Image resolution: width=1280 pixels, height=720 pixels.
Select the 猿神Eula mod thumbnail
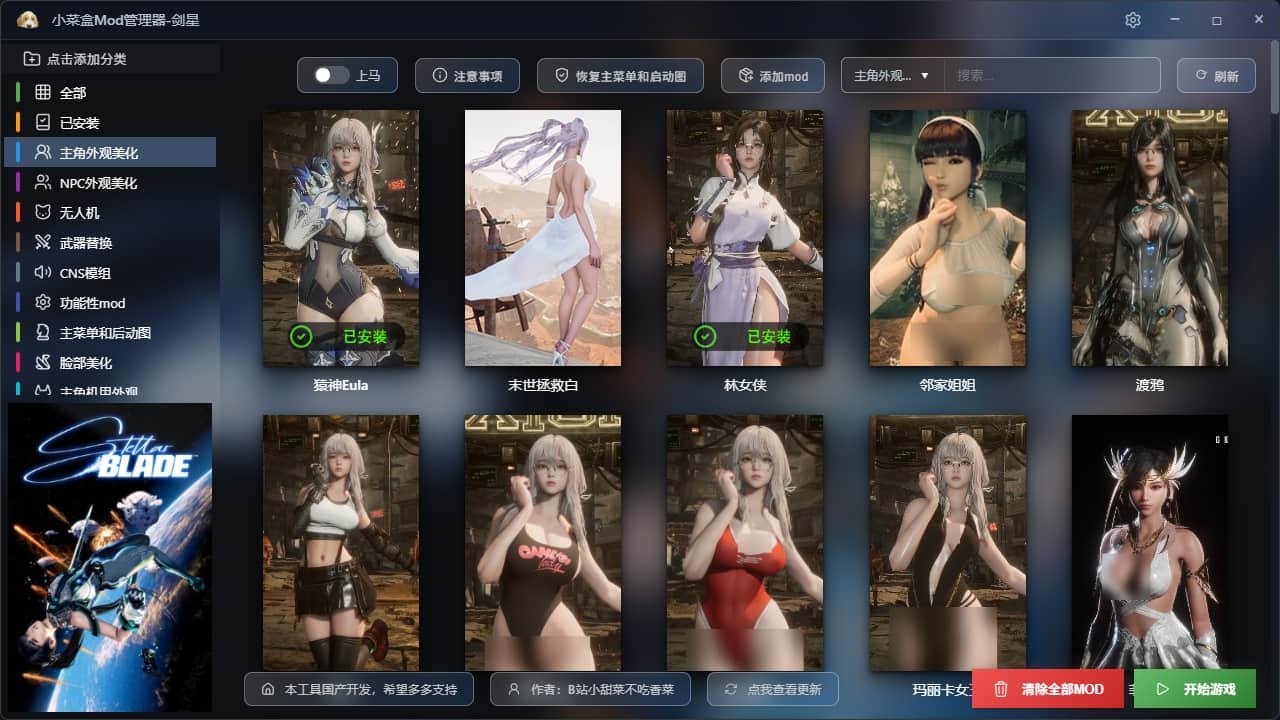(340, 237)
